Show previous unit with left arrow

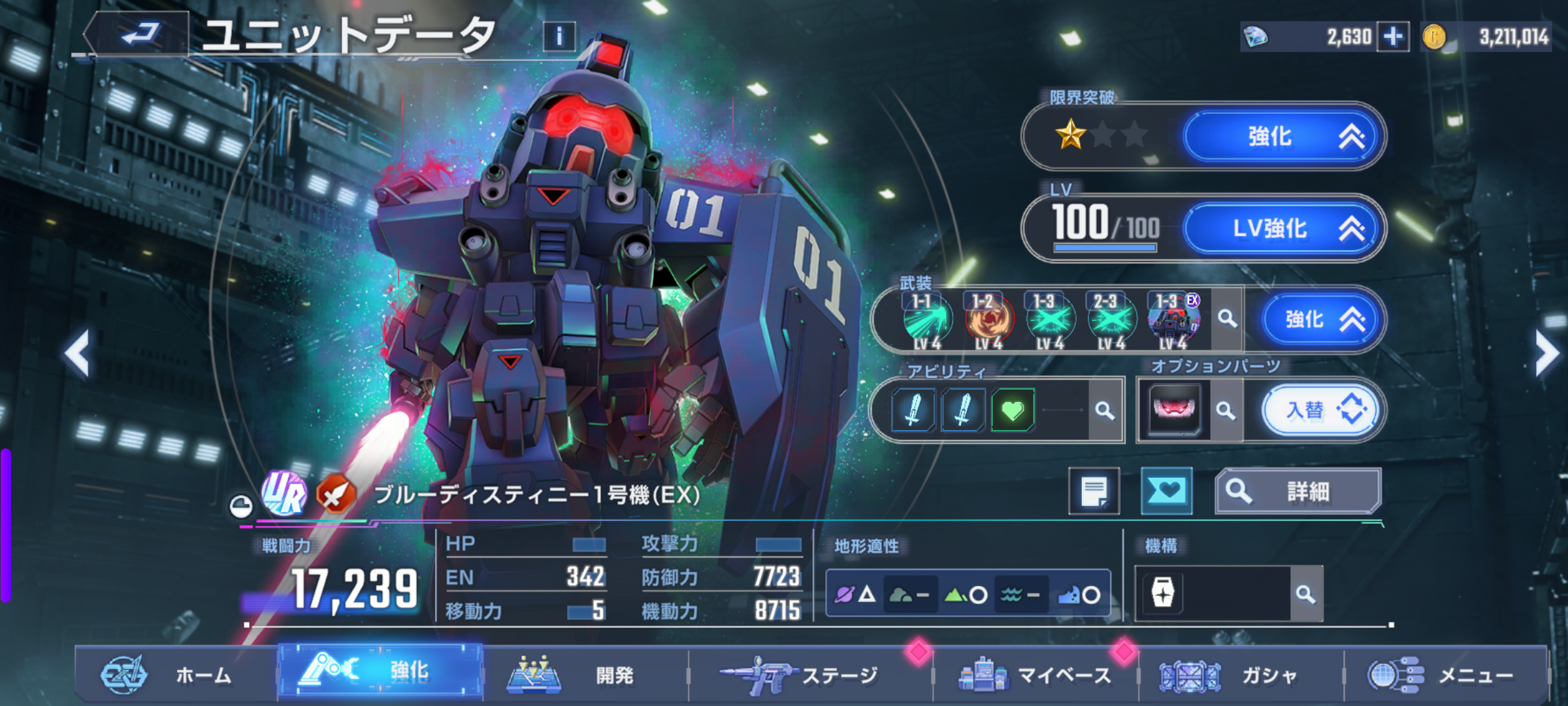coord(77,354)
